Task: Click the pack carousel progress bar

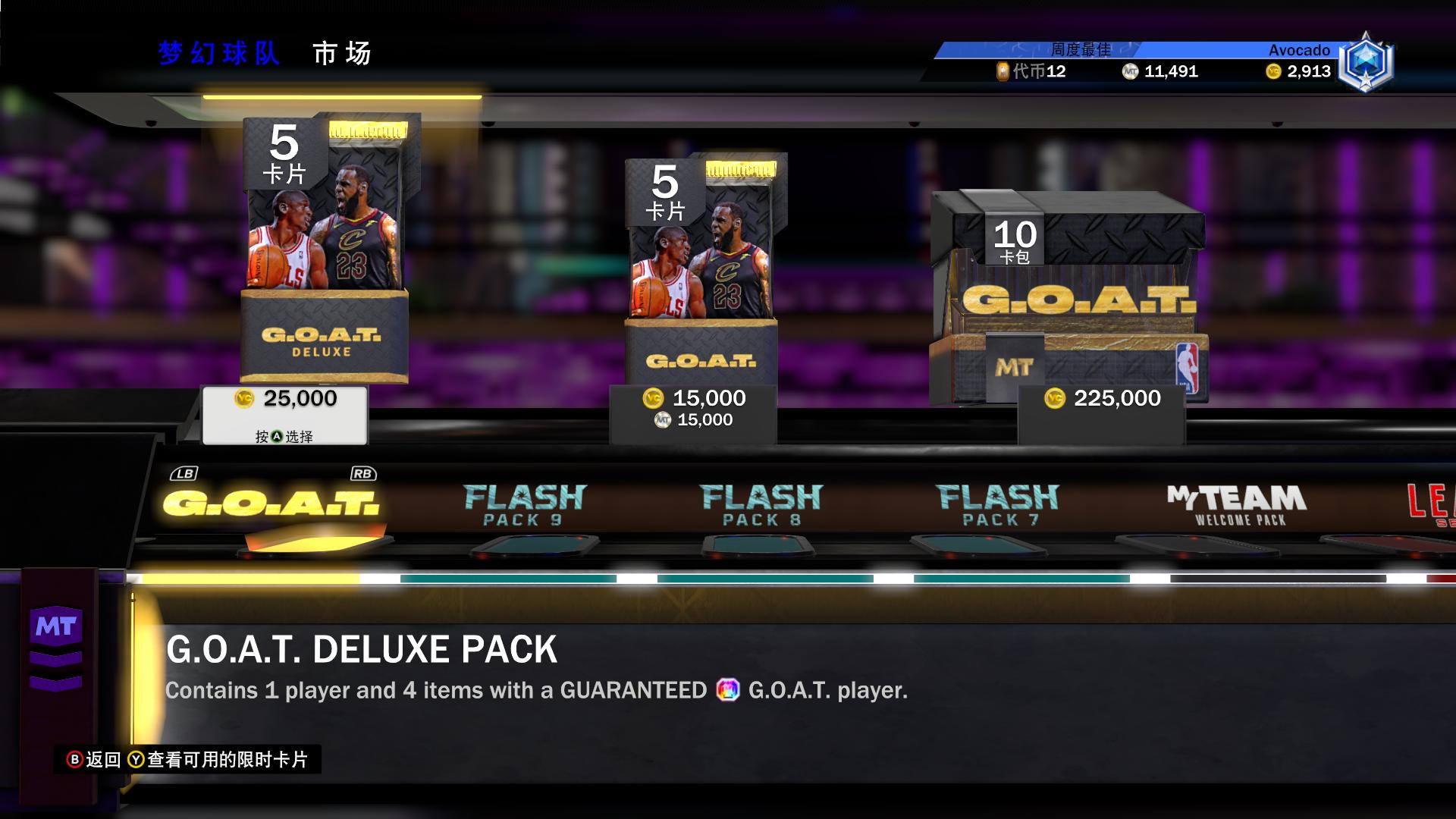Action: pyautogui.click(x=728, y=578)
